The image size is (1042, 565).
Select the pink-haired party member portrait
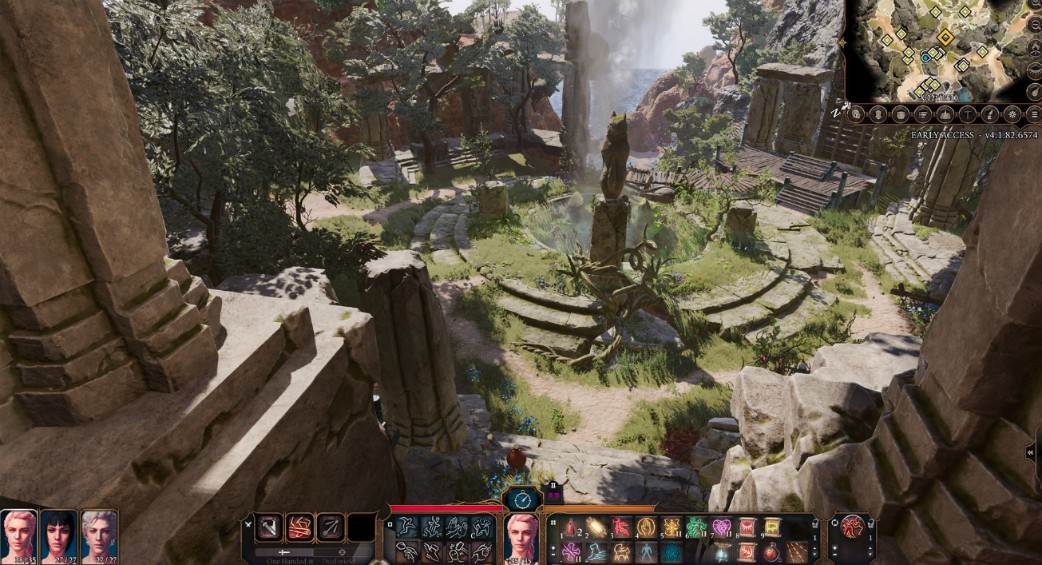tap(19, 534)
